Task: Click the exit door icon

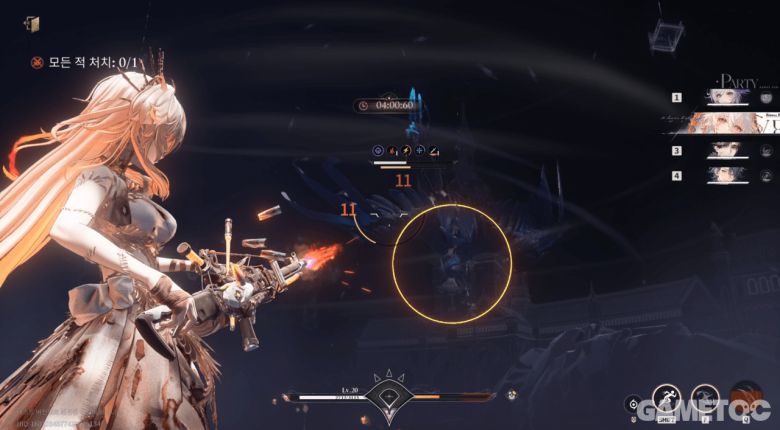Action: tap(35, 24)
